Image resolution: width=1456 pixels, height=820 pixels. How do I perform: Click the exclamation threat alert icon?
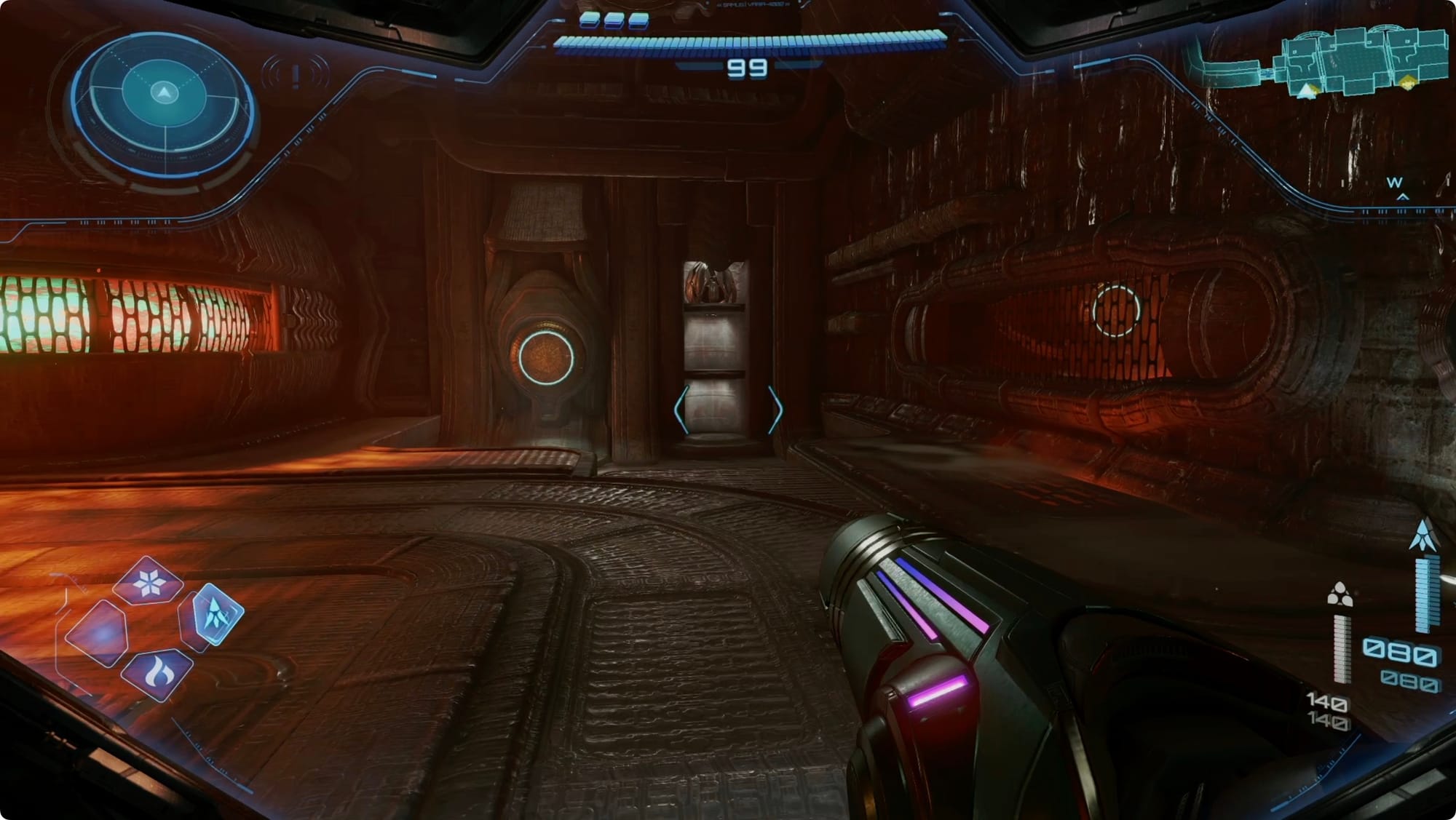click(296, 76)
